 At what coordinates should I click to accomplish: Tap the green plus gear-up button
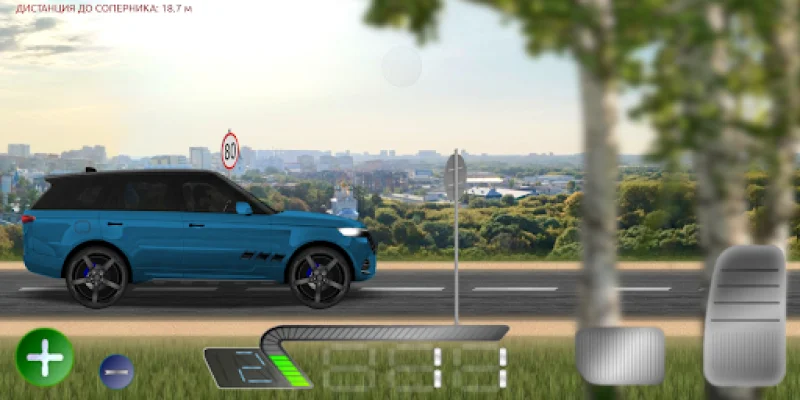pyautogui.click(x=45, y=357)
